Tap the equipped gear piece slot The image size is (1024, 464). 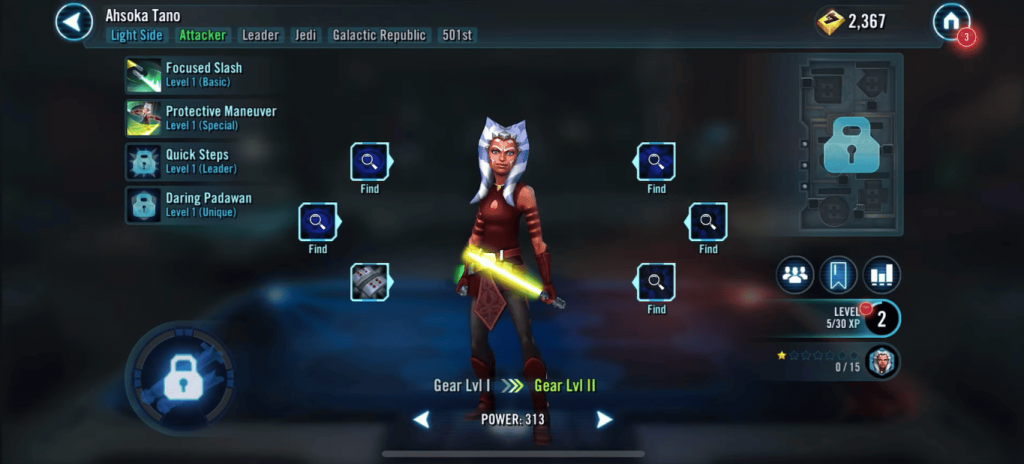(x=370, y=282)
